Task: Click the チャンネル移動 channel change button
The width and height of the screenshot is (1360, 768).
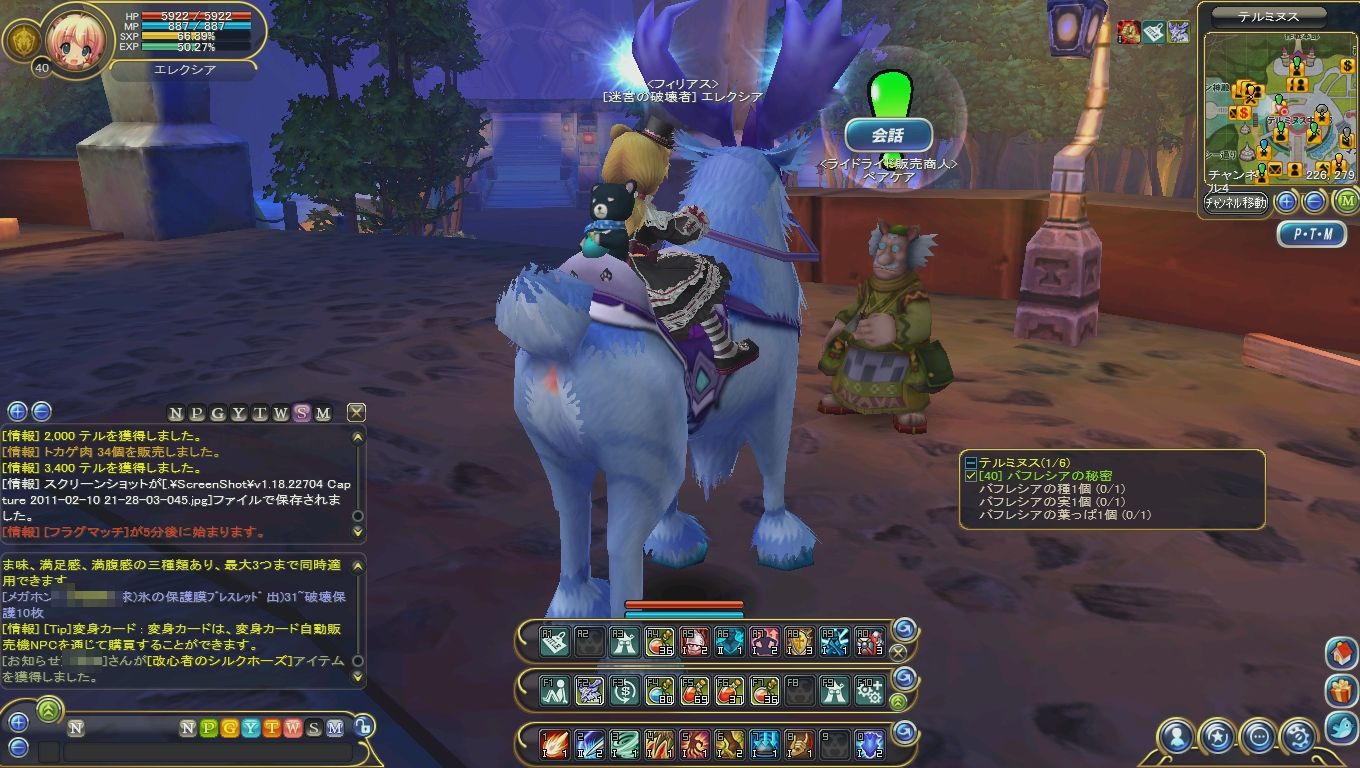Action: (x=1235, y=202)
